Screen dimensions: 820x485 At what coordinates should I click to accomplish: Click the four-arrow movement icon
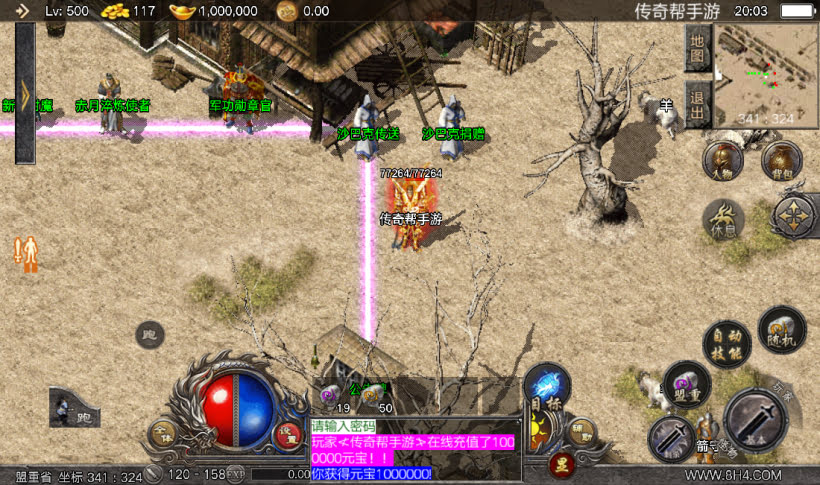(x=795, y=215)
